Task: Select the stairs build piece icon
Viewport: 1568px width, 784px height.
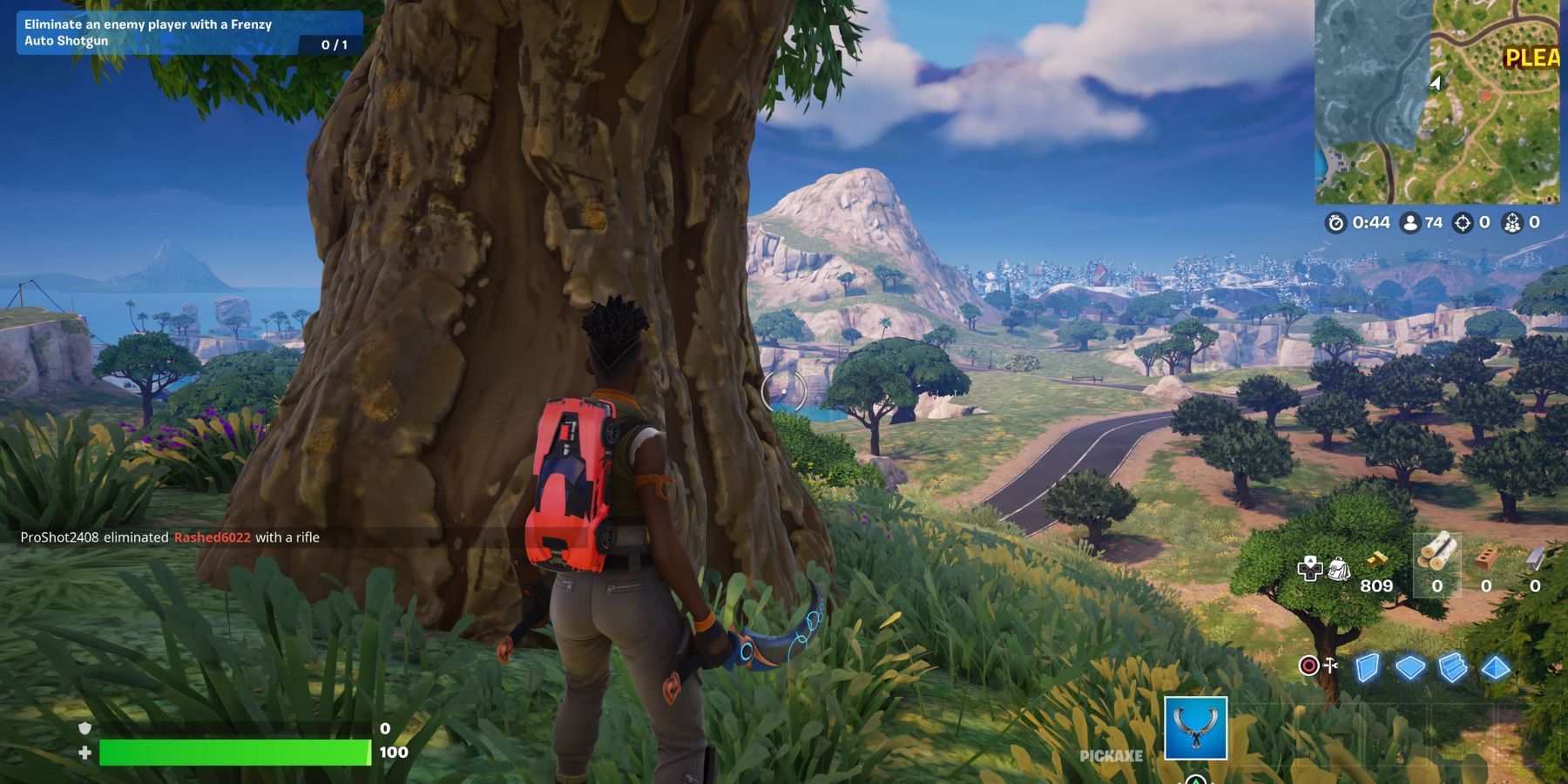Action: [1453, 666]
